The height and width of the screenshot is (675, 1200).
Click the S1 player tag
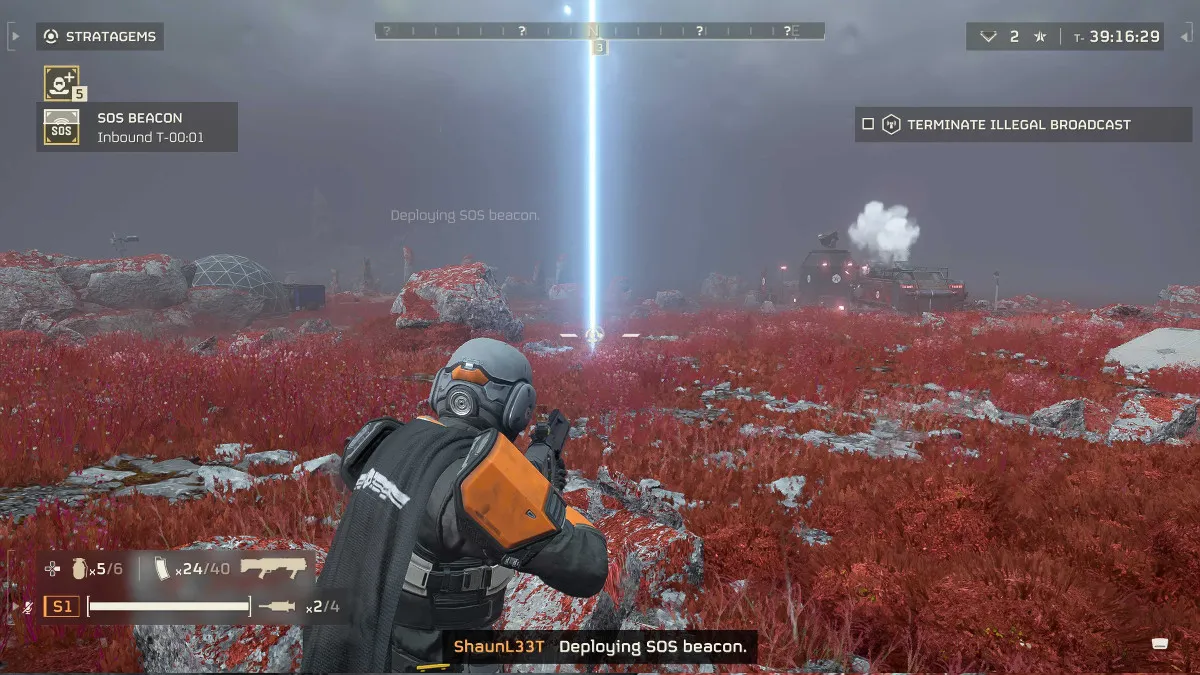pyautogui.click(x=63, y=606)
